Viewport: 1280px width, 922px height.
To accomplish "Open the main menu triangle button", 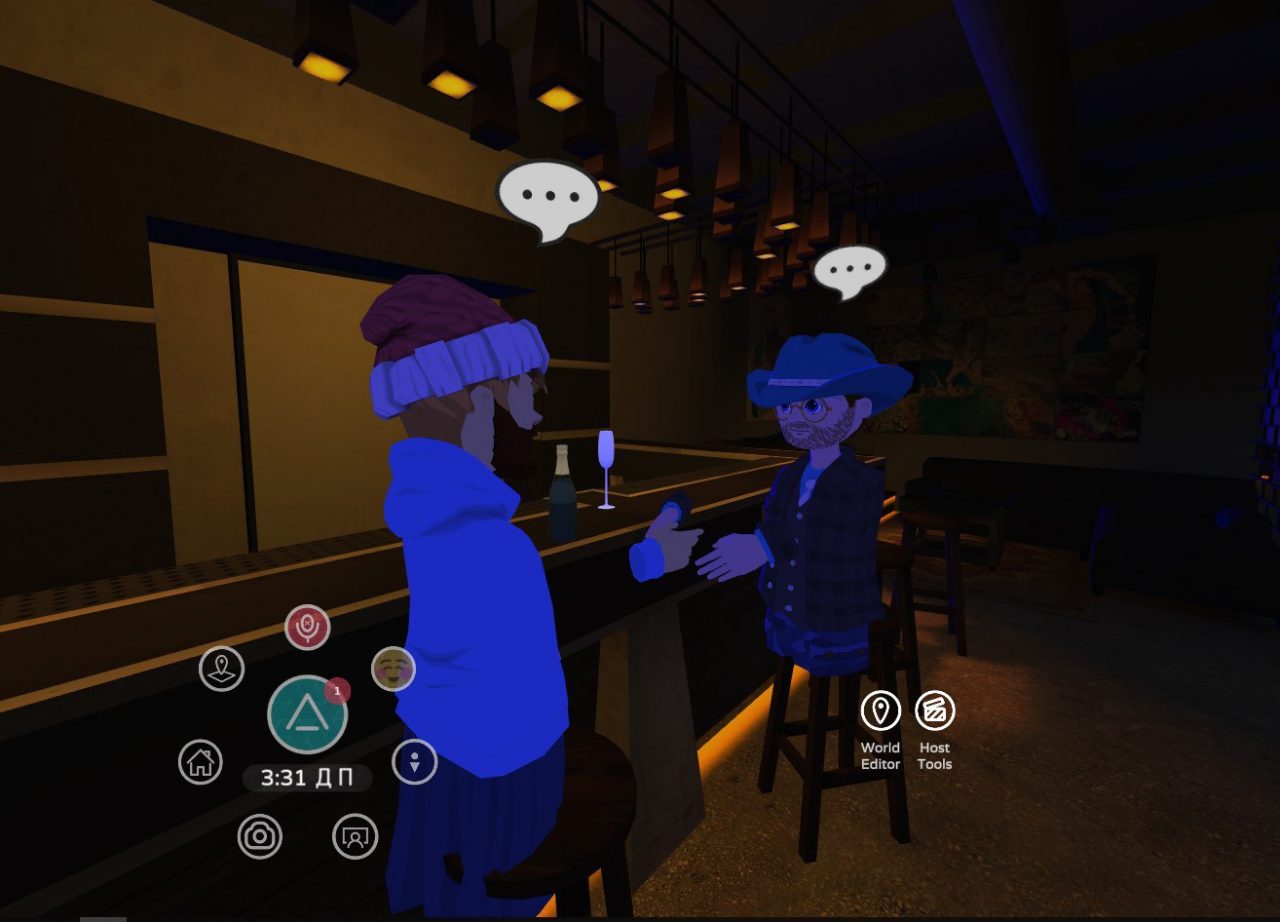I will coord(307,714).
